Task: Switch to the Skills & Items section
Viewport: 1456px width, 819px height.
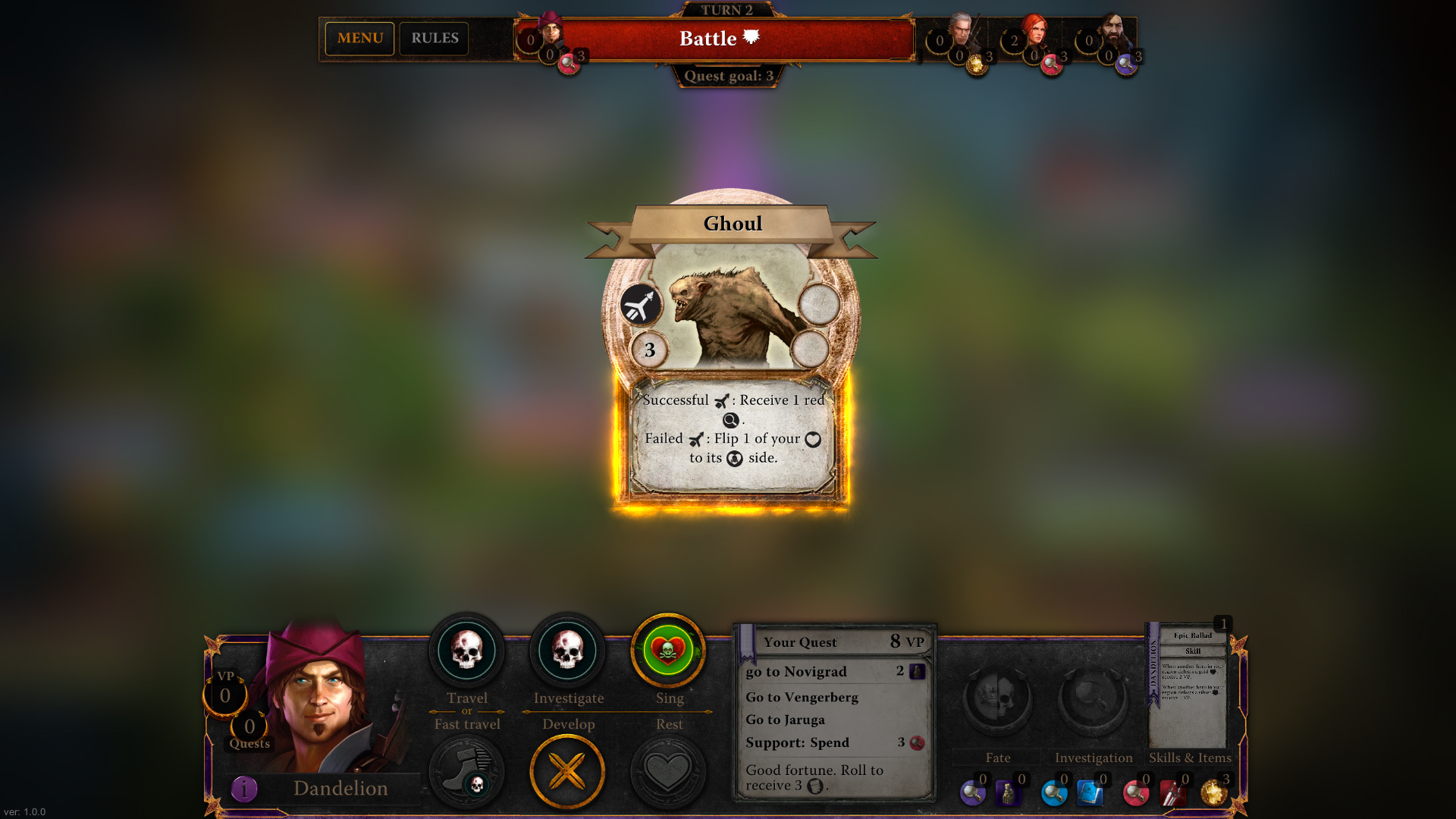Action: (1190, 758)
